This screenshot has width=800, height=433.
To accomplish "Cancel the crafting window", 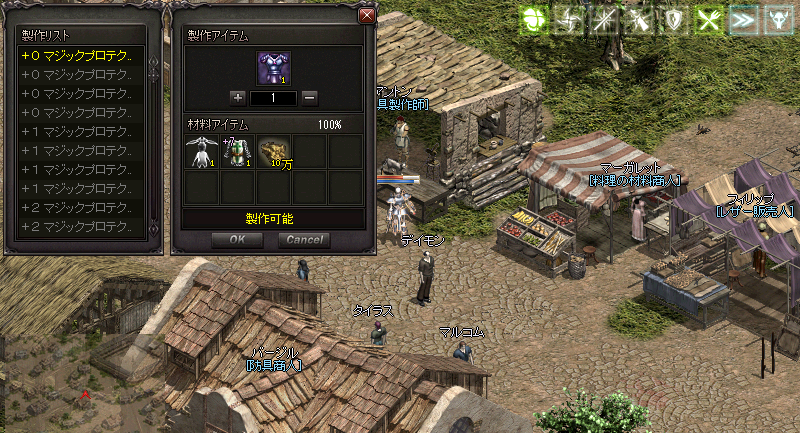I will click(304, 240).
